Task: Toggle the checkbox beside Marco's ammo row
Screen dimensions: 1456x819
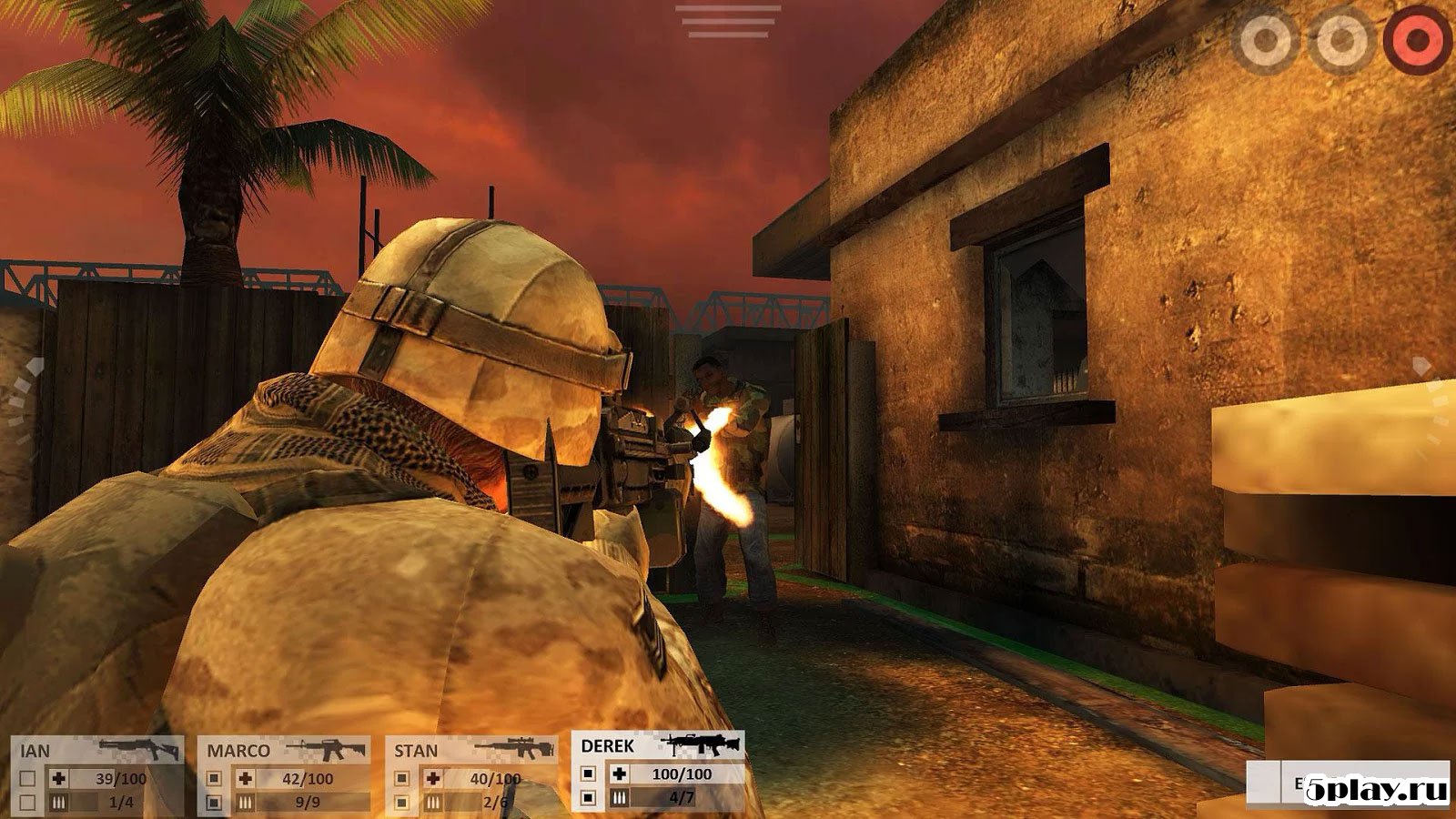Action: click(x=216, y=804)
